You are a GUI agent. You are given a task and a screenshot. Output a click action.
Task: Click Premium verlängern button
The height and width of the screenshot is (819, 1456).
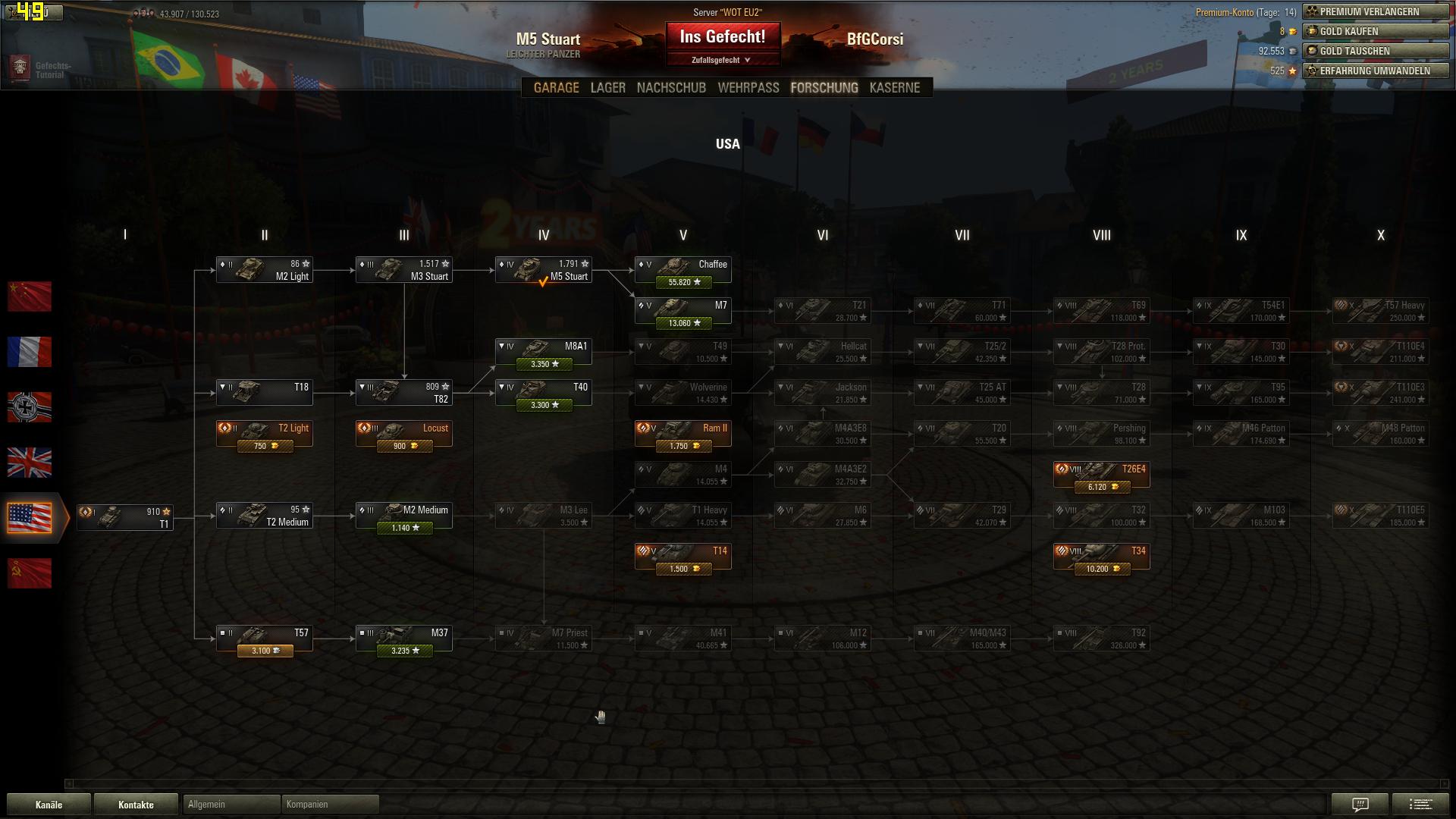pyautogui.click(x=1376, y=11)
